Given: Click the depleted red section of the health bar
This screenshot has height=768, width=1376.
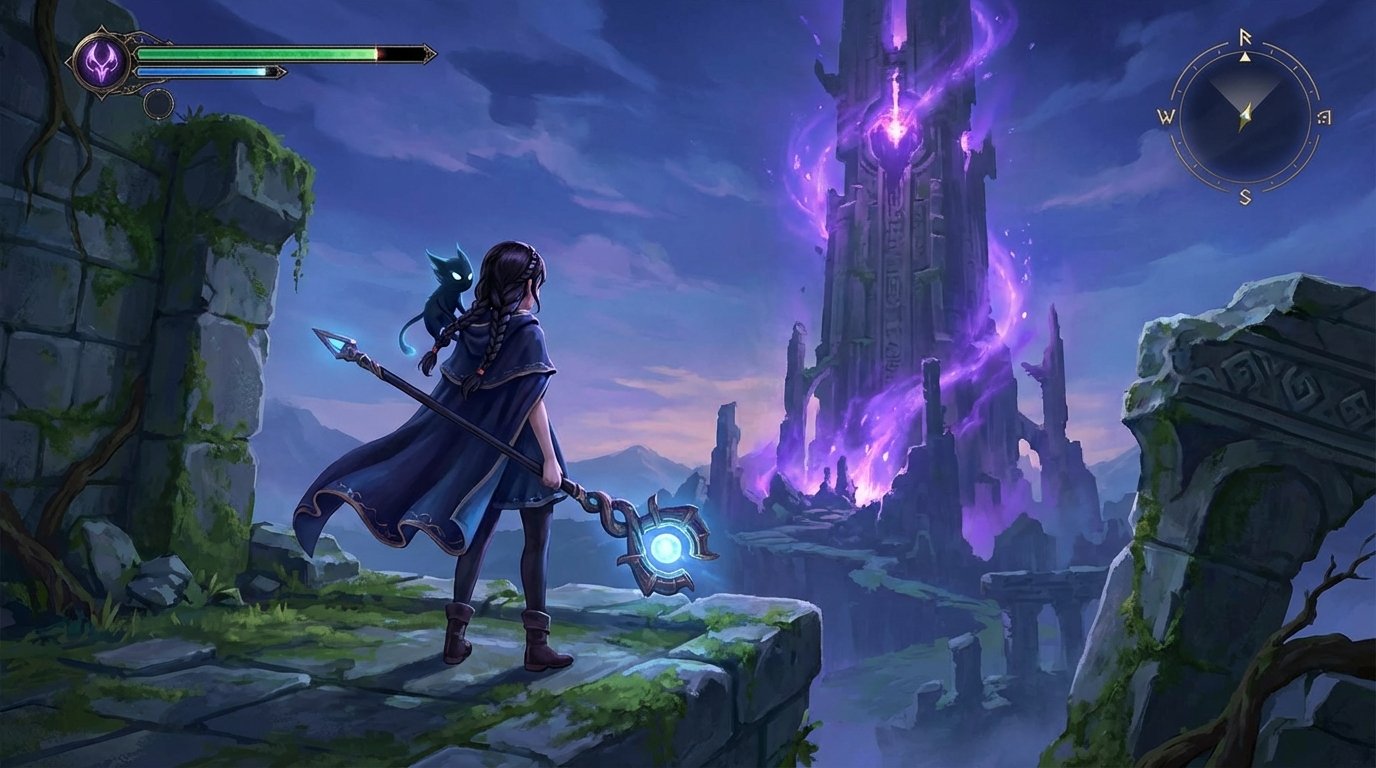Looking at the screenshot, I should coord(400,53).
